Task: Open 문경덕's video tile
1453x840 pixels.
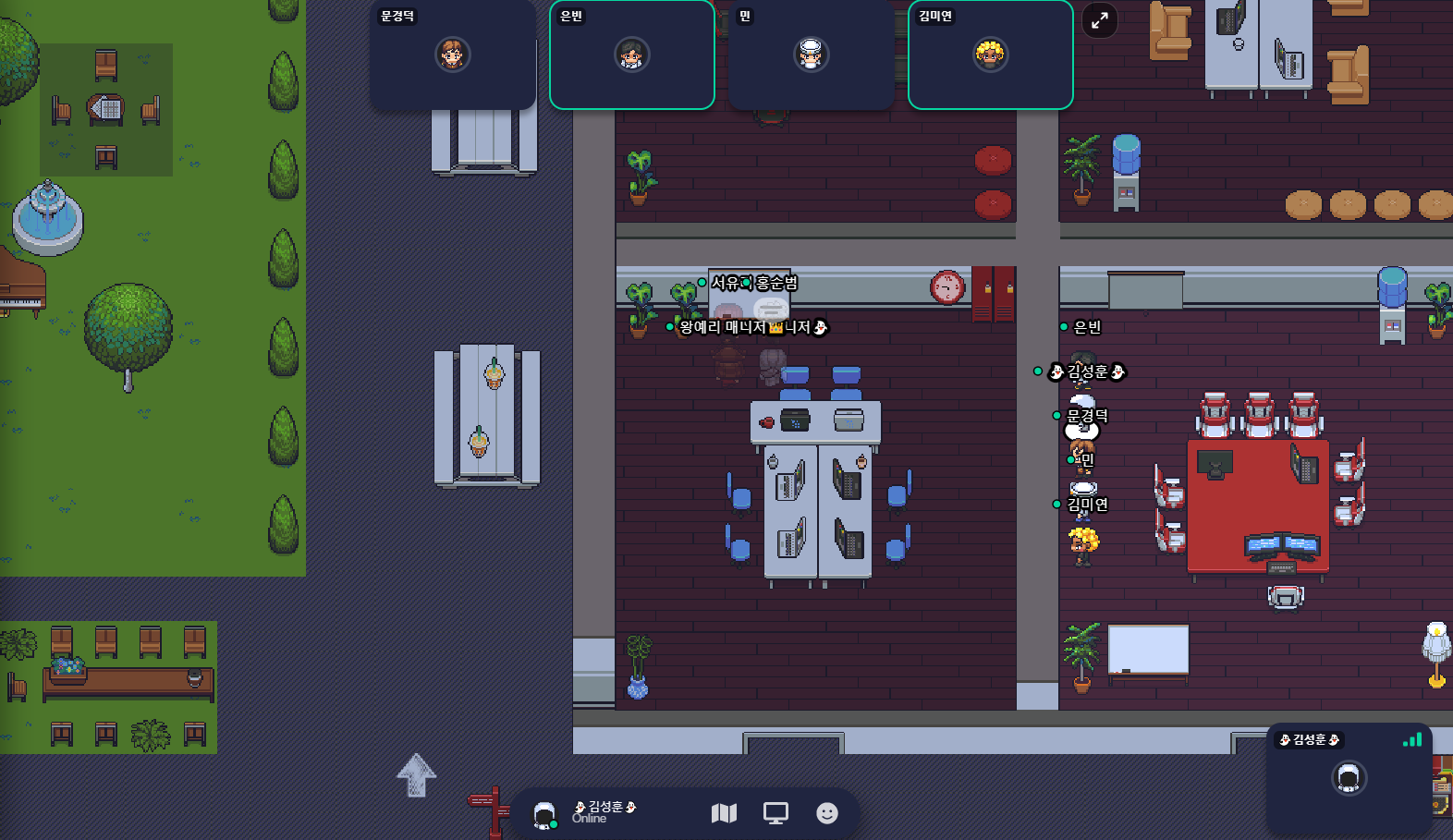Action: click(453, 55)
